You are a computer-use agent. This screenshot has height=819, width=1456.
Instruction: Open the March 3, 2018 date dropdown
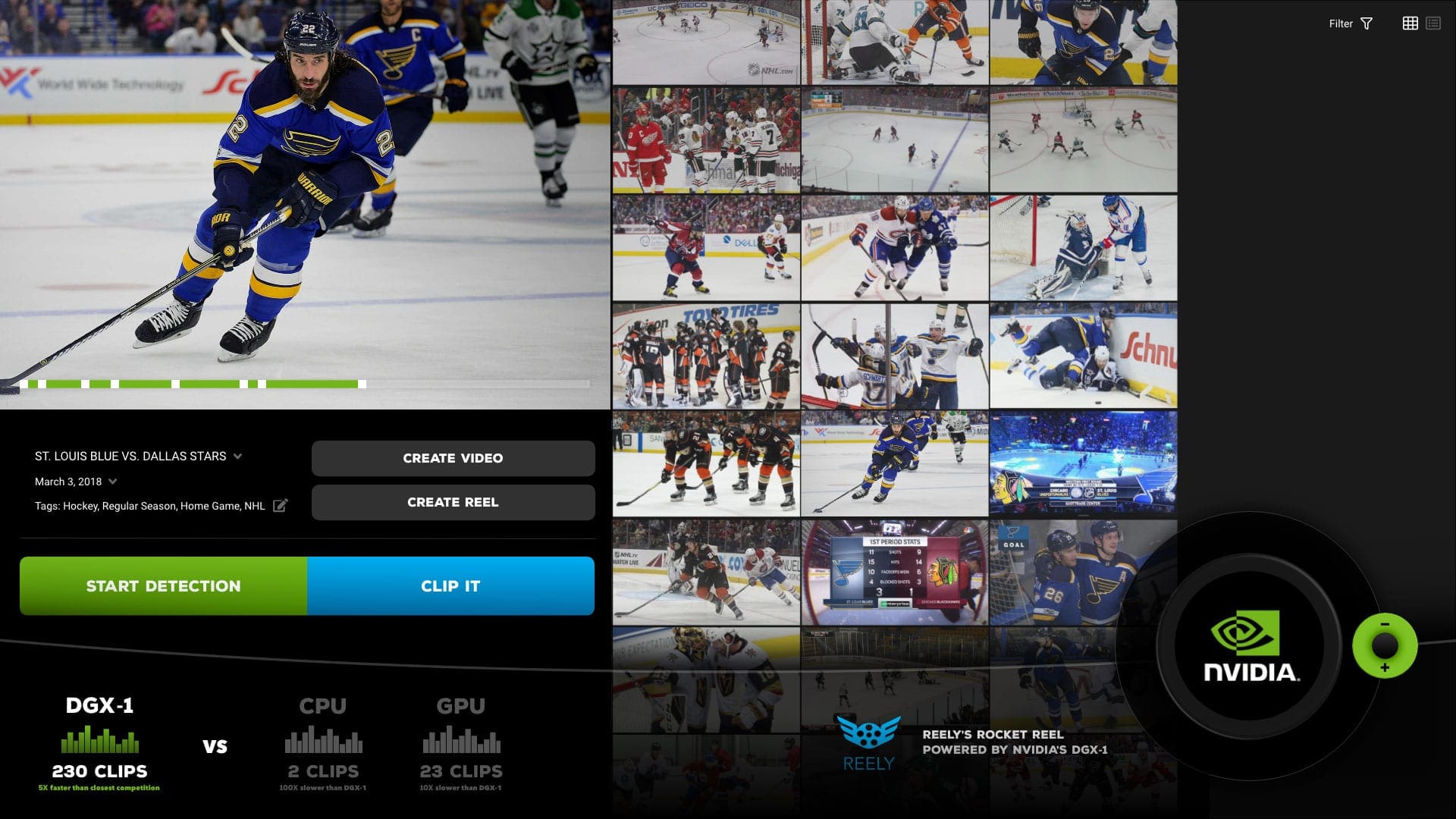tap(113, 482)
